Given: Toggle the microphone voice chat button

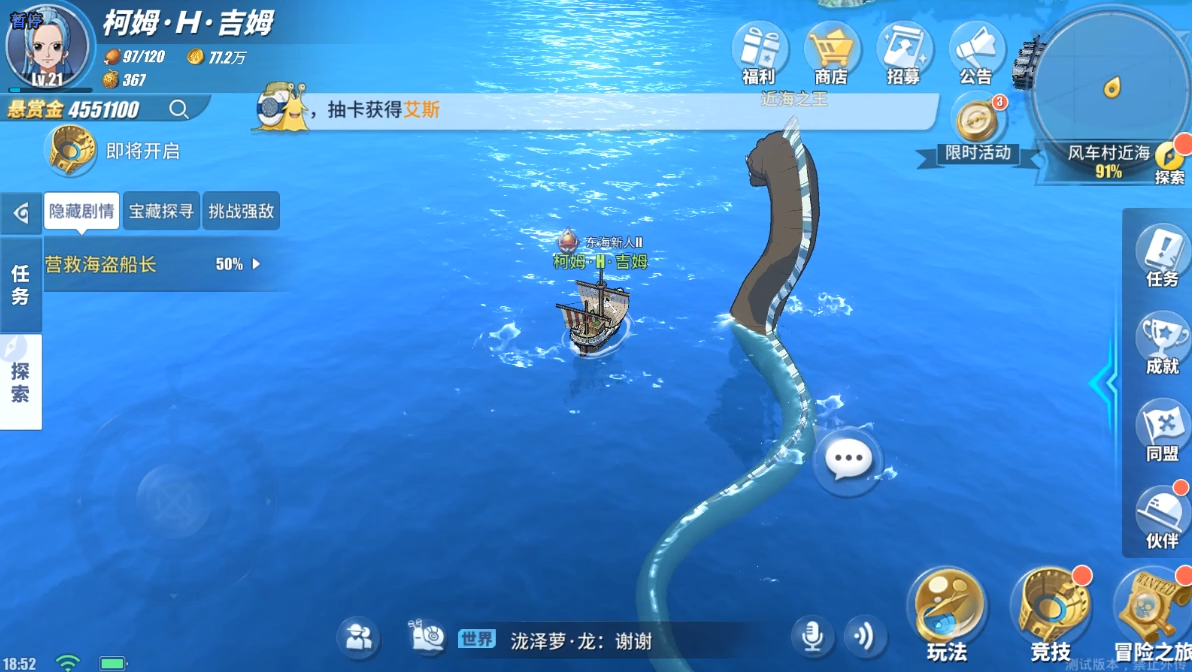Looking at the screenshot, I should tap(812, 636).
